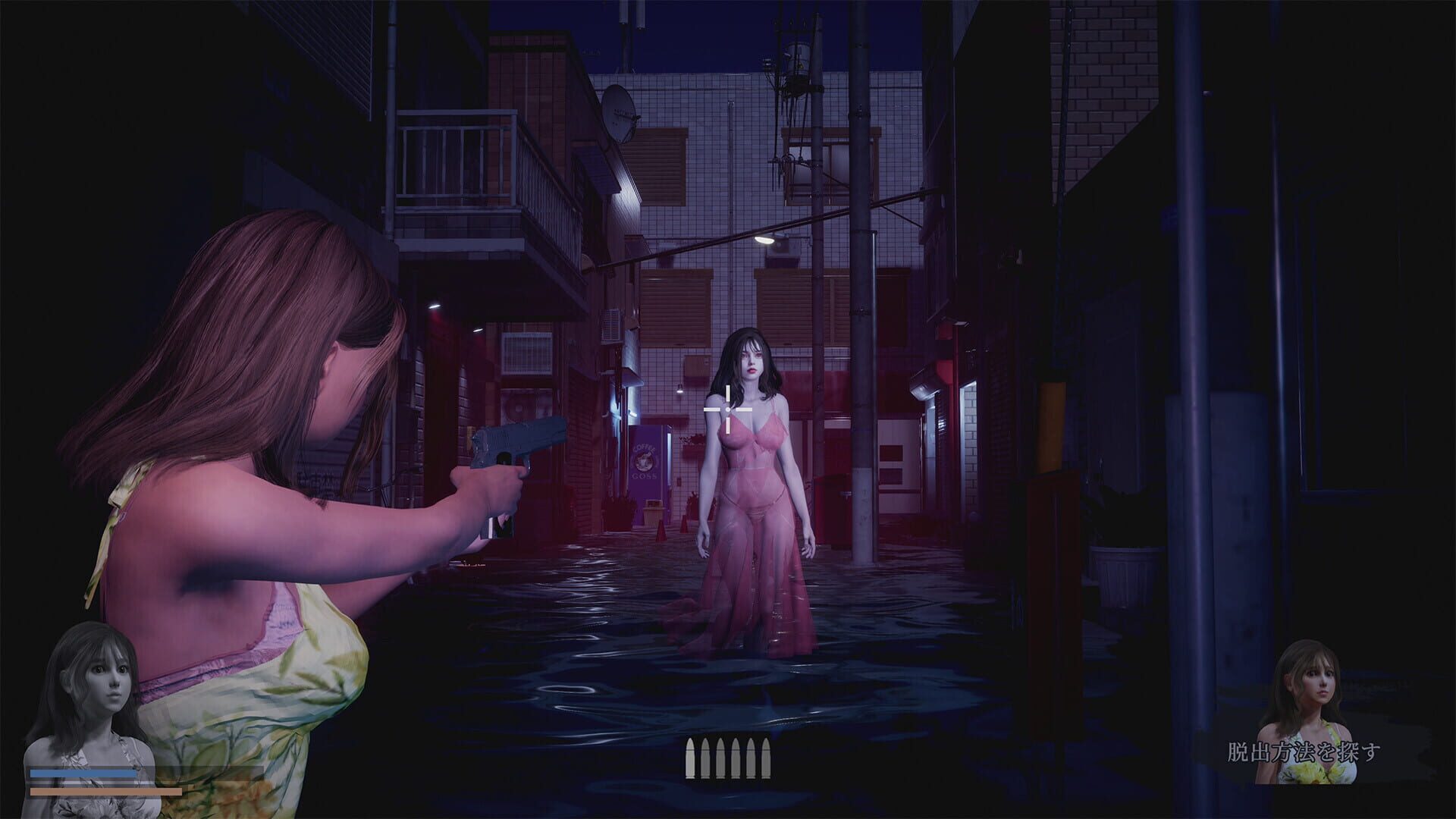
Task: Click the crosshair reticle on the ghost woman
Action: (726, 409)
